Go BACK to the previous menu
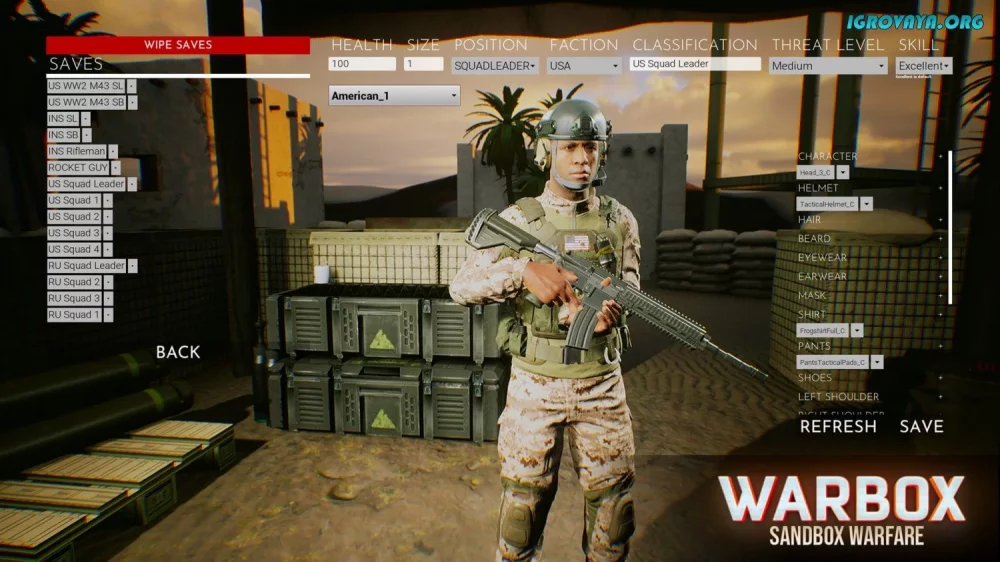Image resolution: width=1000 pixels, height=562 pixels. pos(178,352)
